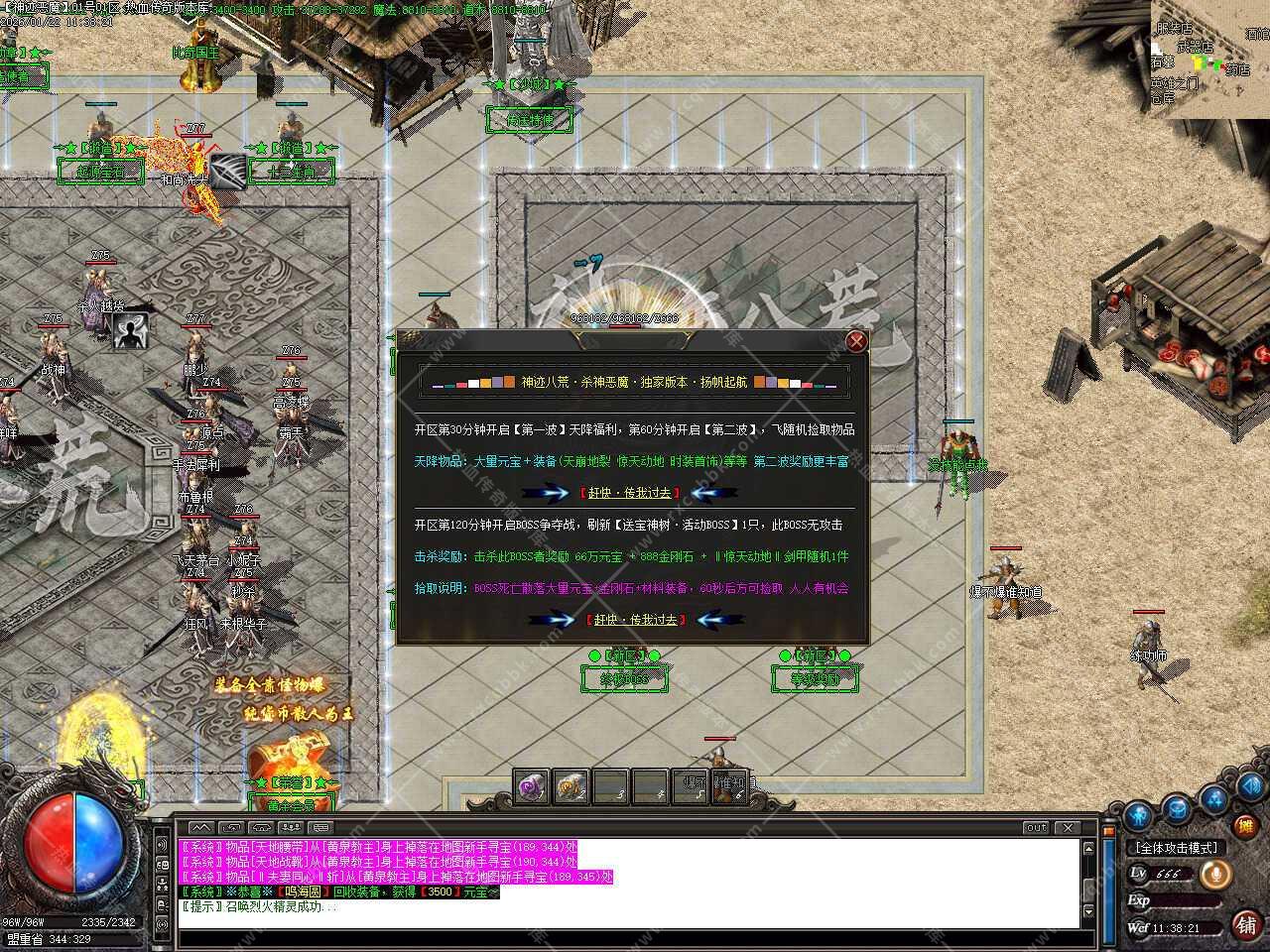Viewport: 1270px width, 952px height.
Task: Teleport to the sky-drop event via first link
Action: pyautogui.click(x=630, y=492)
